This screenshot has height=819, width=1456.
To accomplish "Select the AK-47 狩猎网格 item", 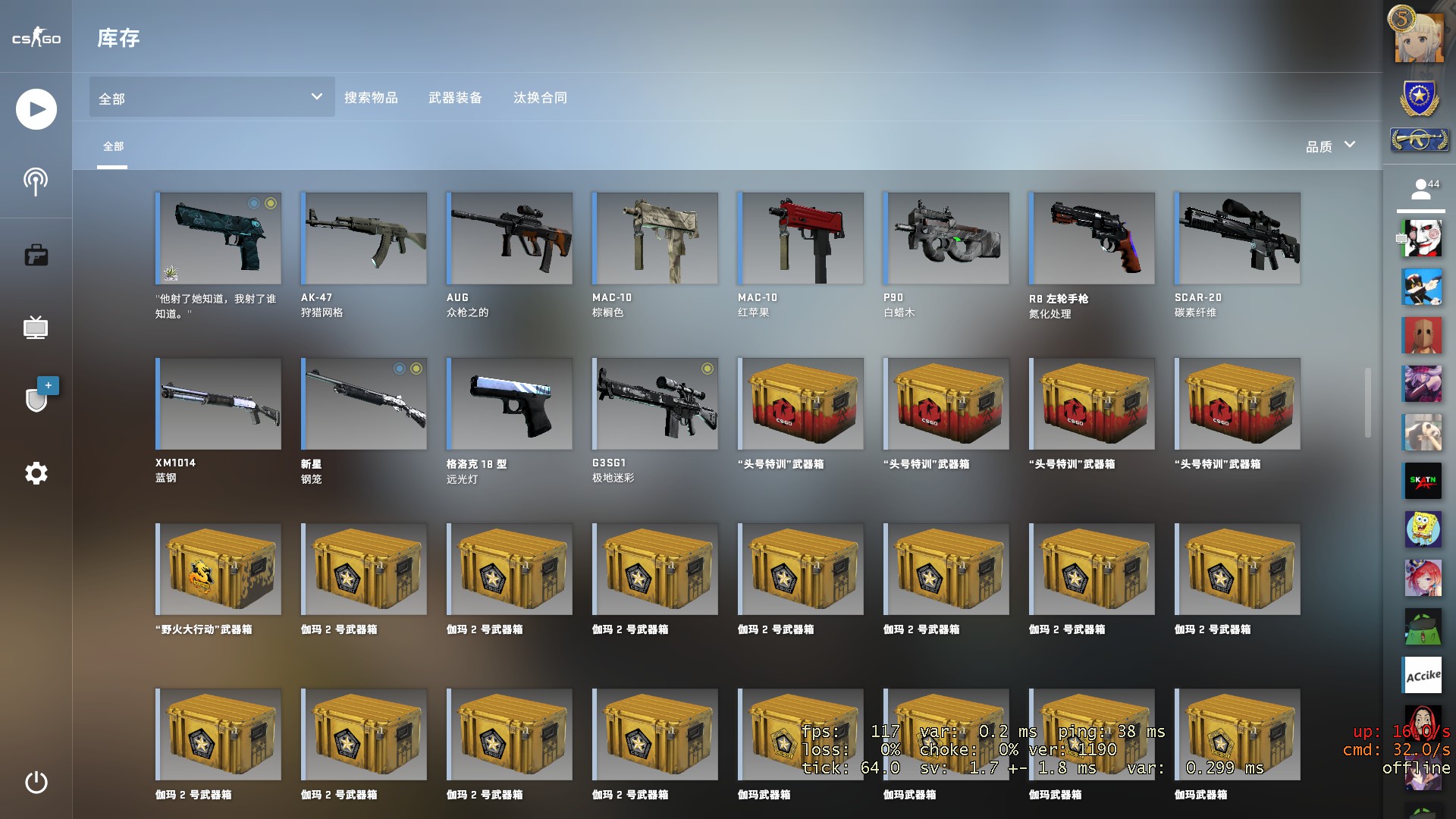I will (x=364, y=239).
